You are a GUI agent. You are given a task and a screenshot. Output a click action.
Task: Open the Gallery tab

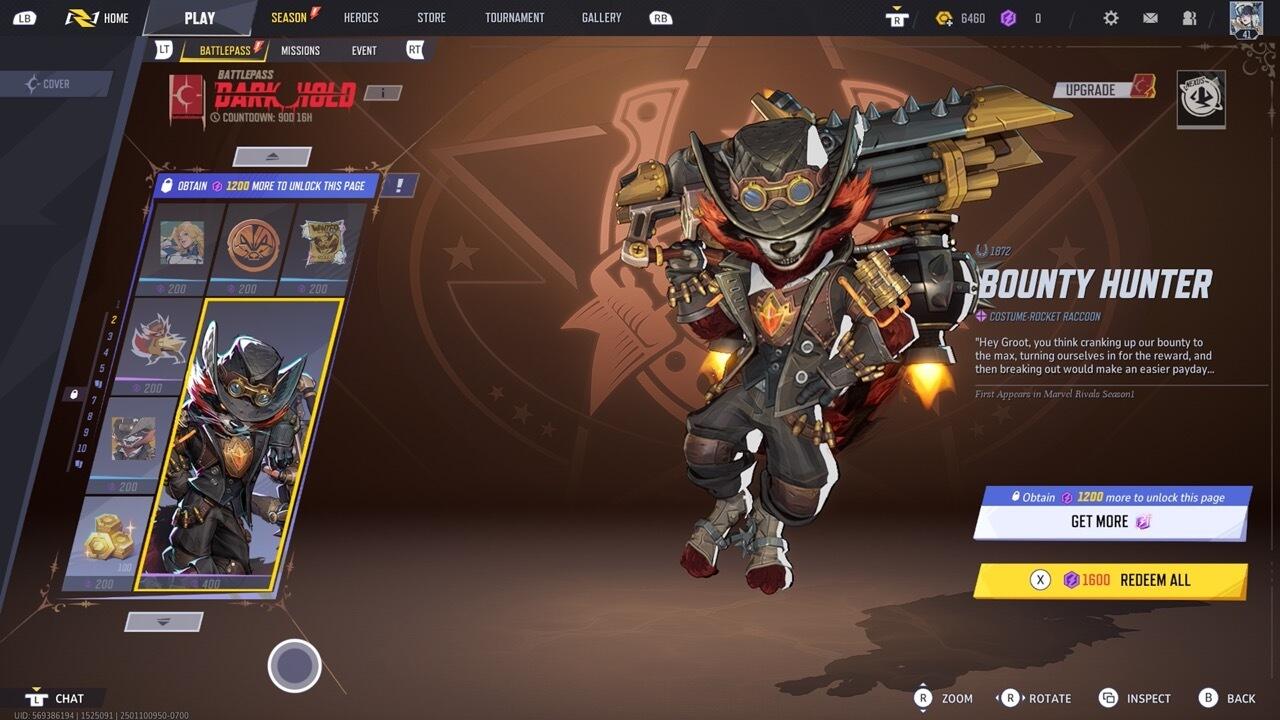[601, 18]
